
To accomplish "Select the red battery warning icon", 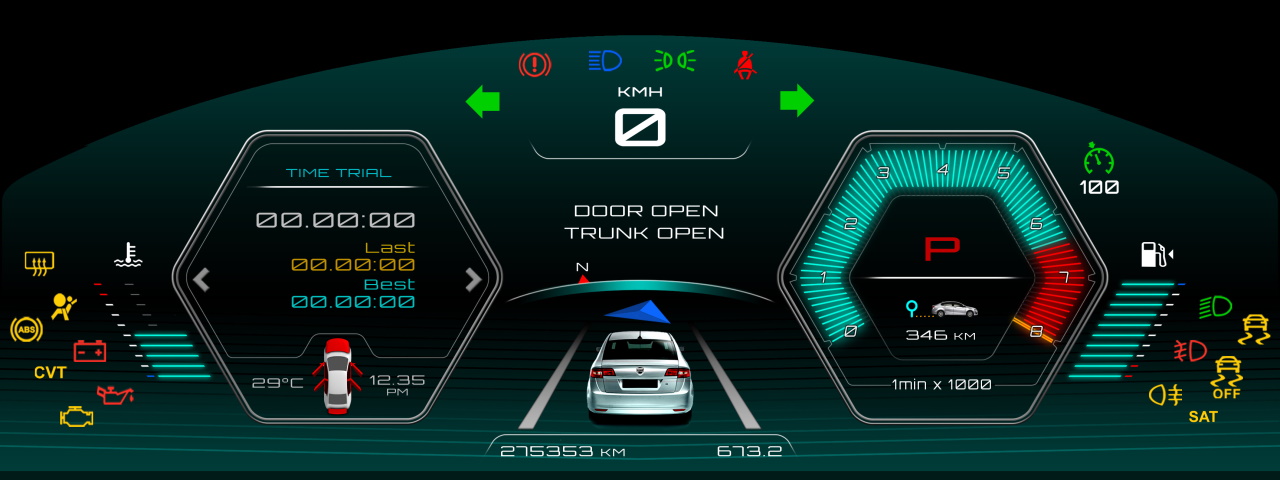I will click(90, 351).
